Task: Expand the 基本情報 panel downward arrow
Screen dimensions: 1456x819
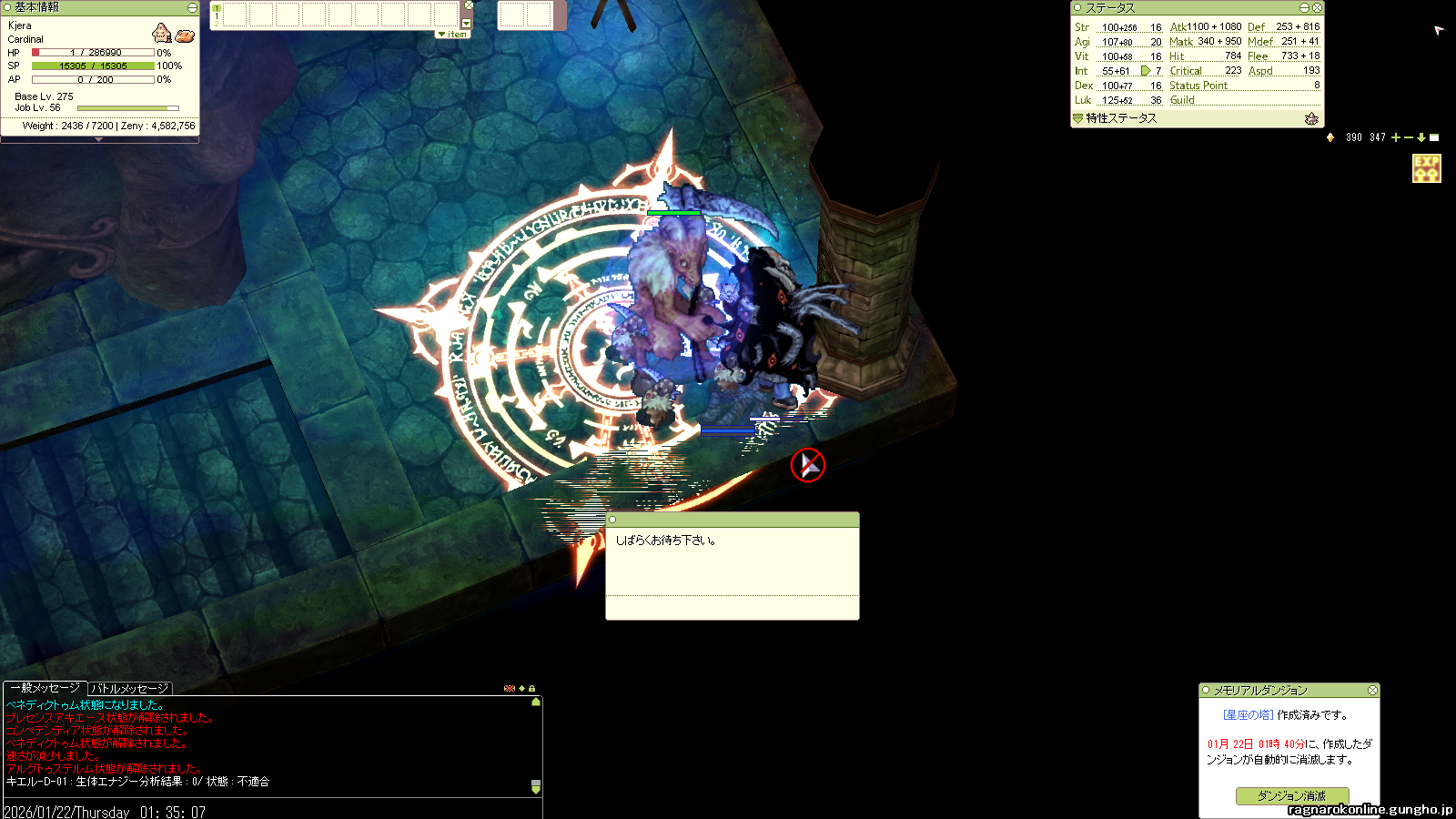Action: [x=98, y=139]
